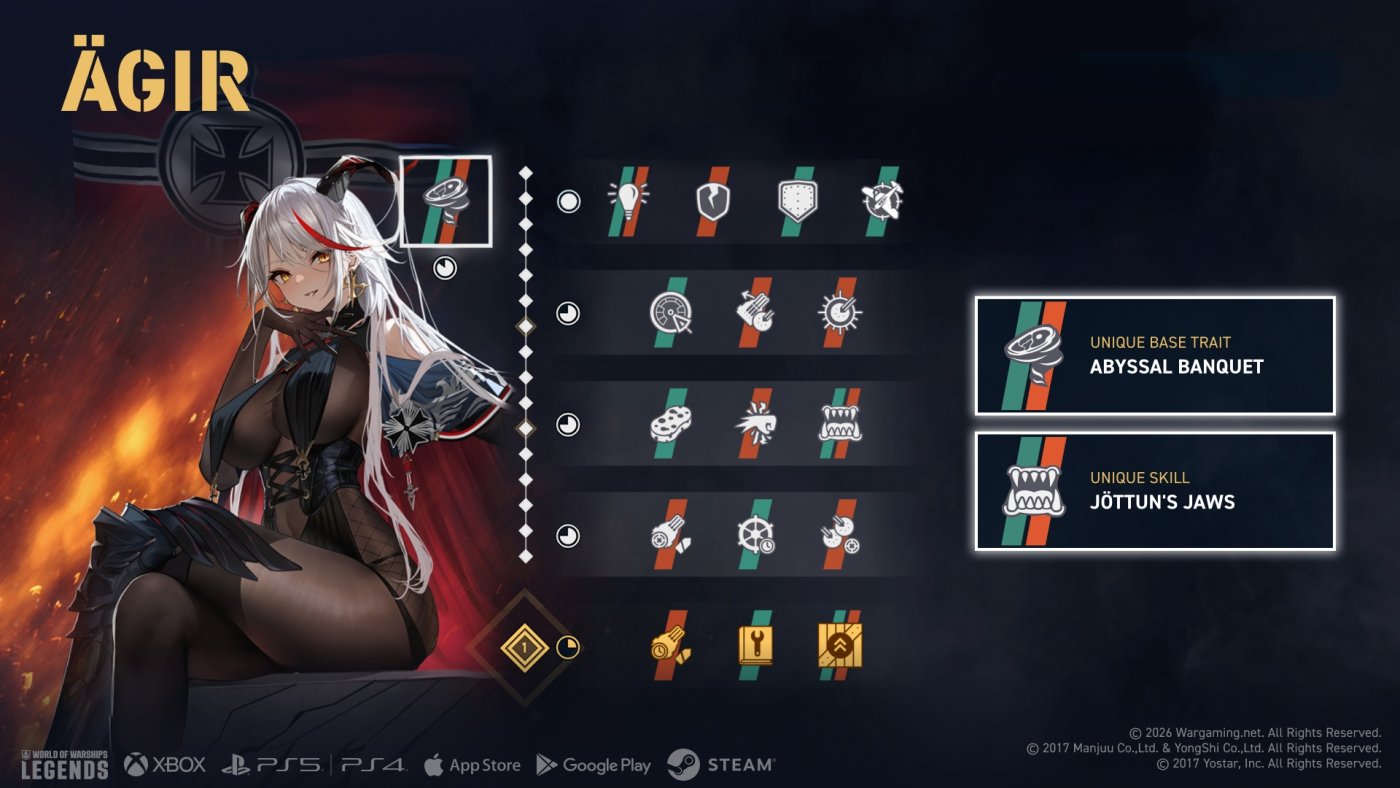Screen dimensions: 1400x788
Task: Select the gold shell with clock skill
Action: [670, 646]
